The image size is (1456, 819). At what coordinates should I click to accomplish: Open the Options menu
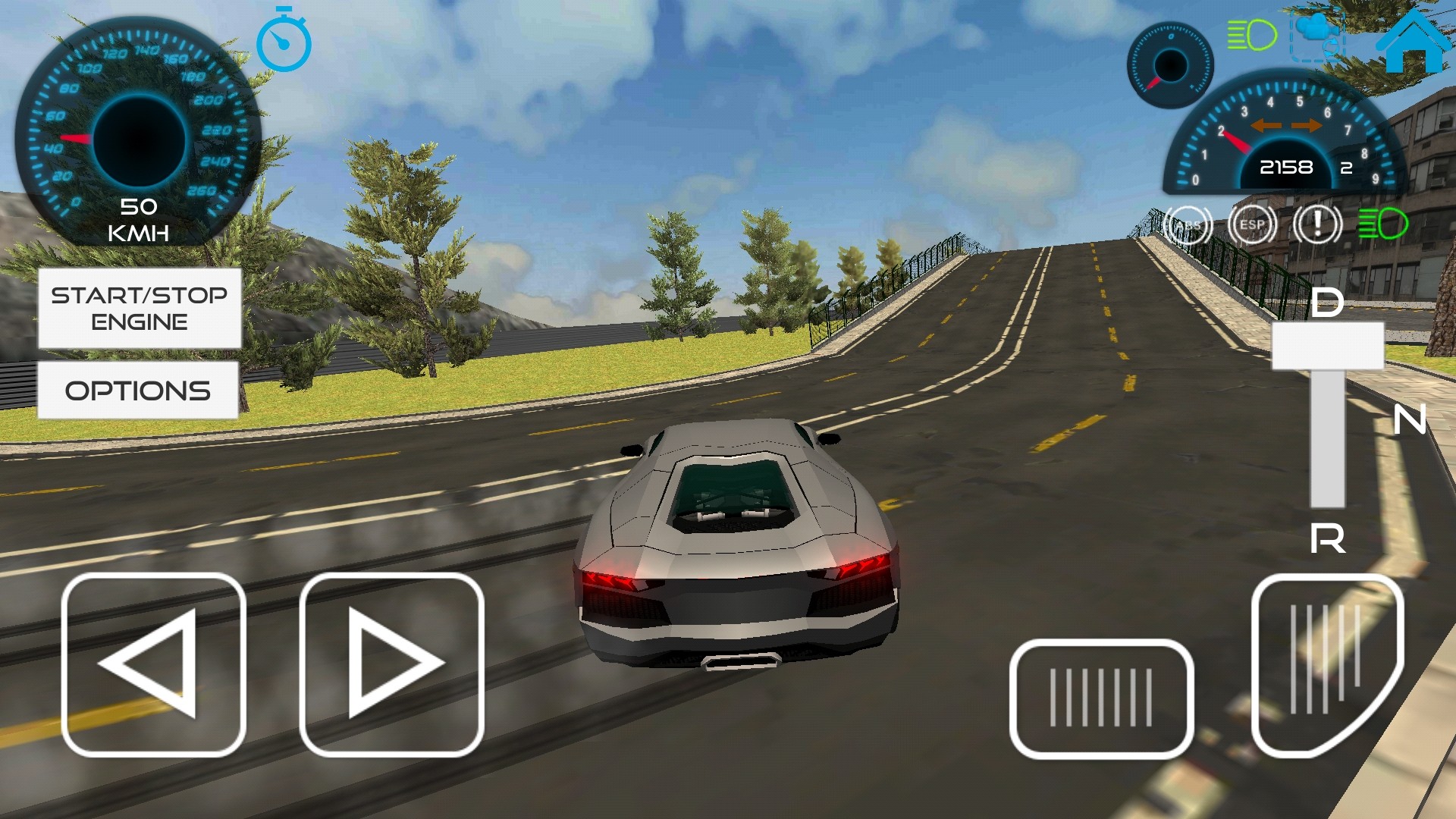pos(138,390)
